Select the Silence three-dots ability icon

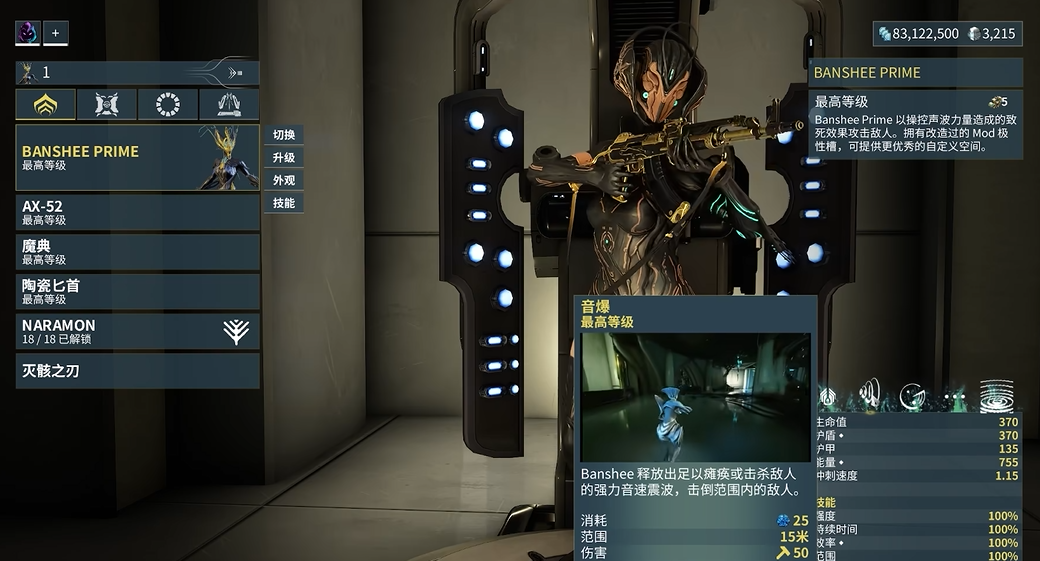tap(953, 396)
